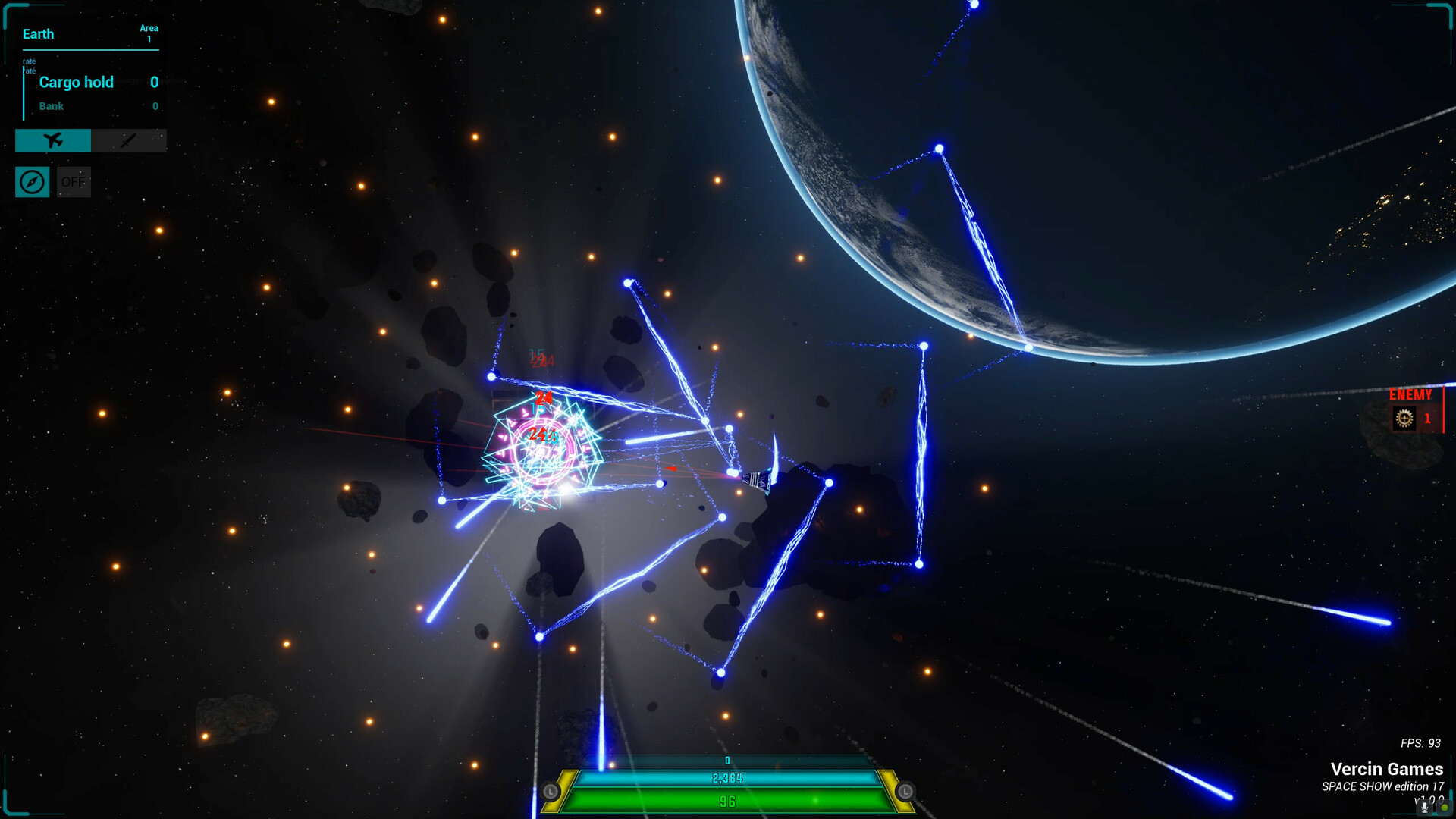Expand the Cargo hold entry
The width and height of the screenshot is (1456, 819).
tap(76, 82)
